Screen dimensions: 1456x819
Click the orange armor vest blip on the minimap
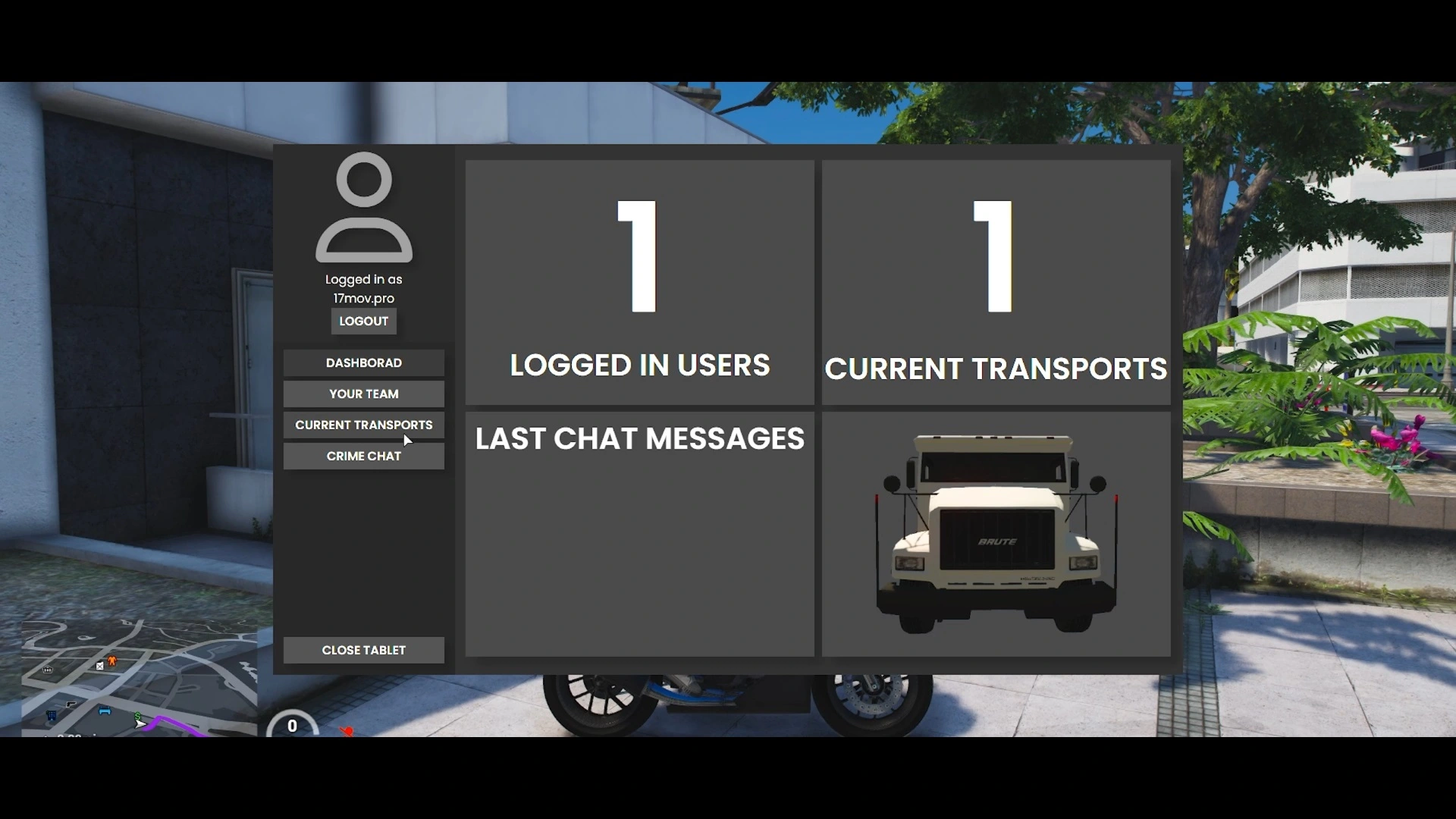(111, 659)
